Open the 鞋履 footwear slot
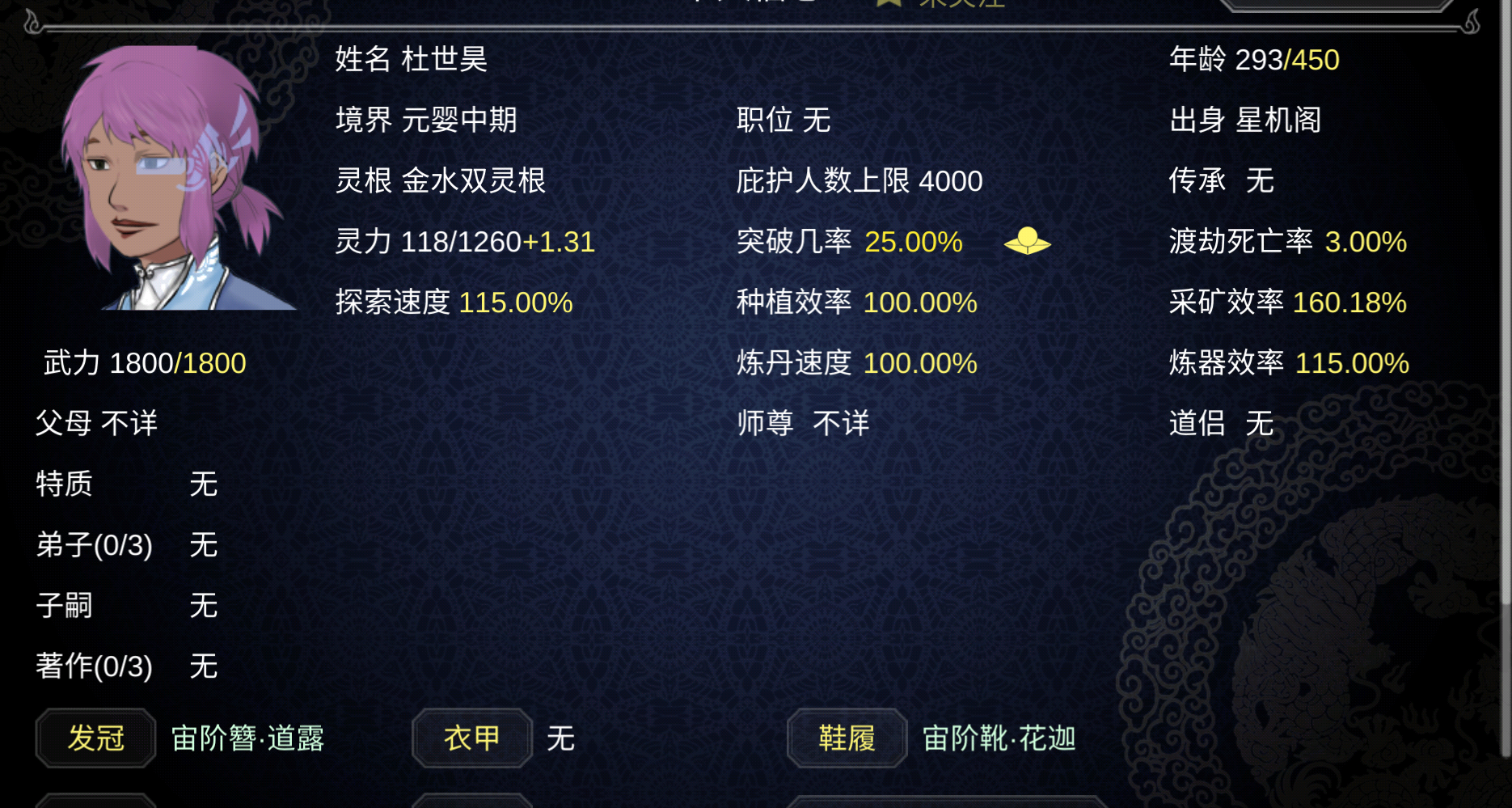Screen dimensions: 1512x808 point(848,738)
